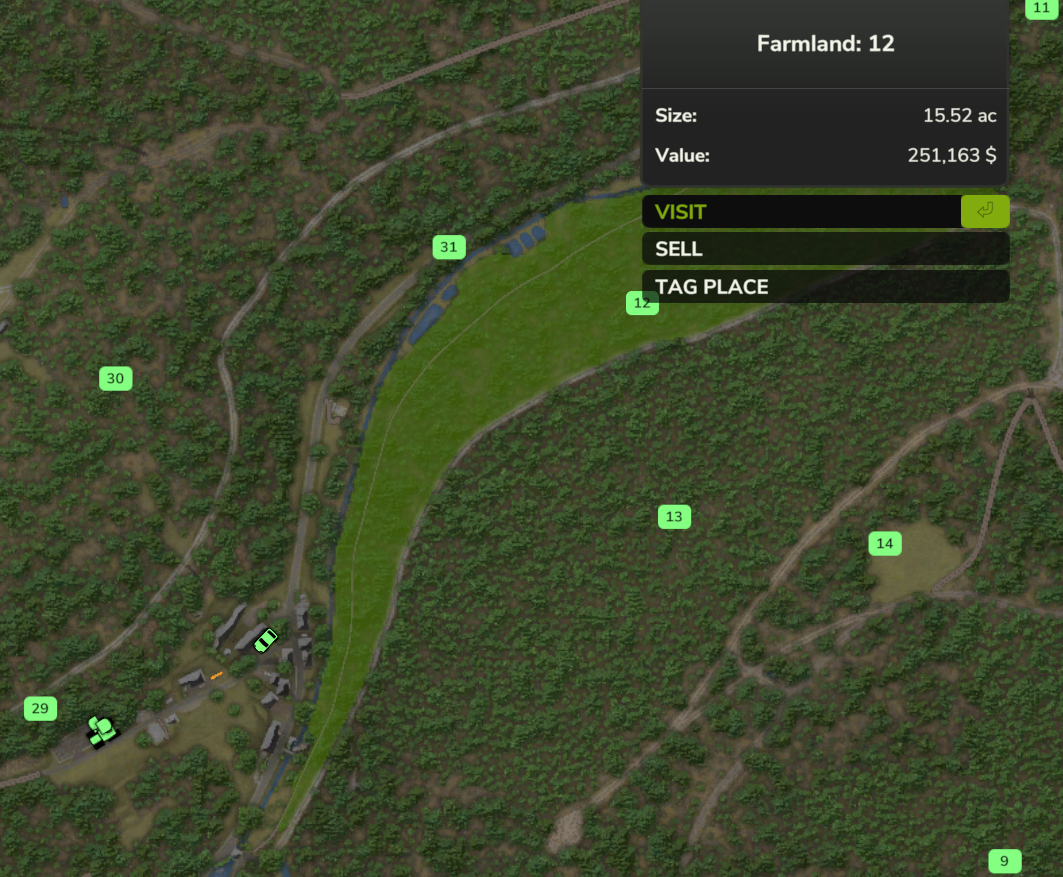Click the green car vehicle icon
The image size is (1063, 877).
265,640
